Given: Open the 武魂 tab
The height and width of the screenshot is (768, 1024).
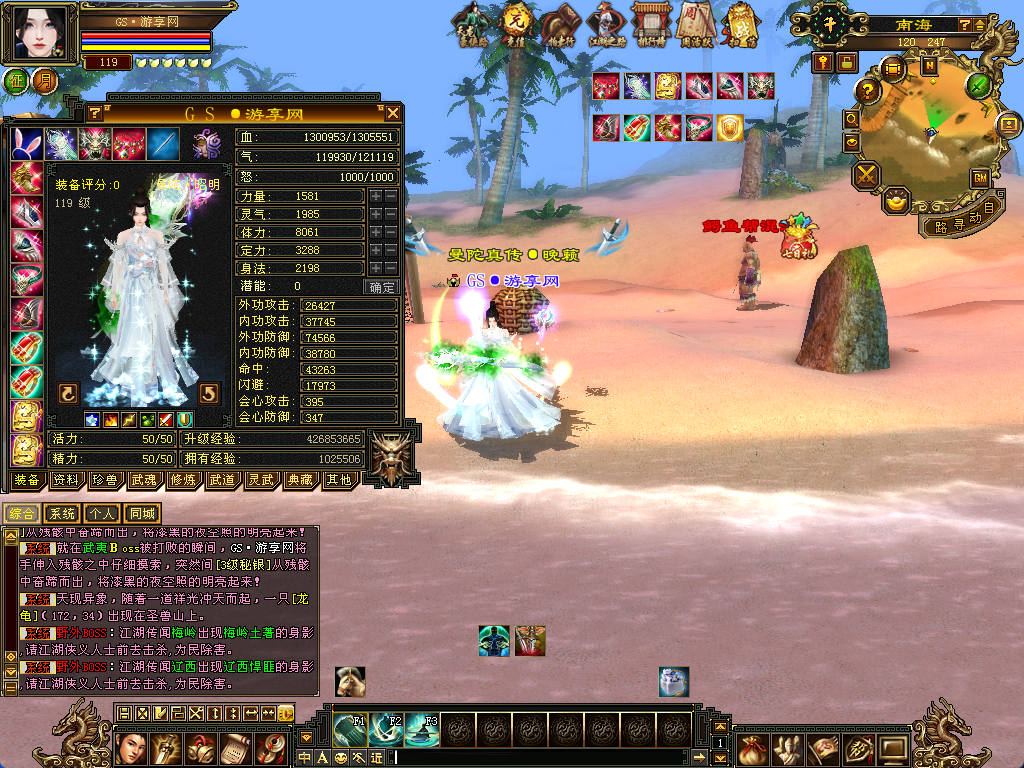Looking at the screenshot, I should click(143, 480).
